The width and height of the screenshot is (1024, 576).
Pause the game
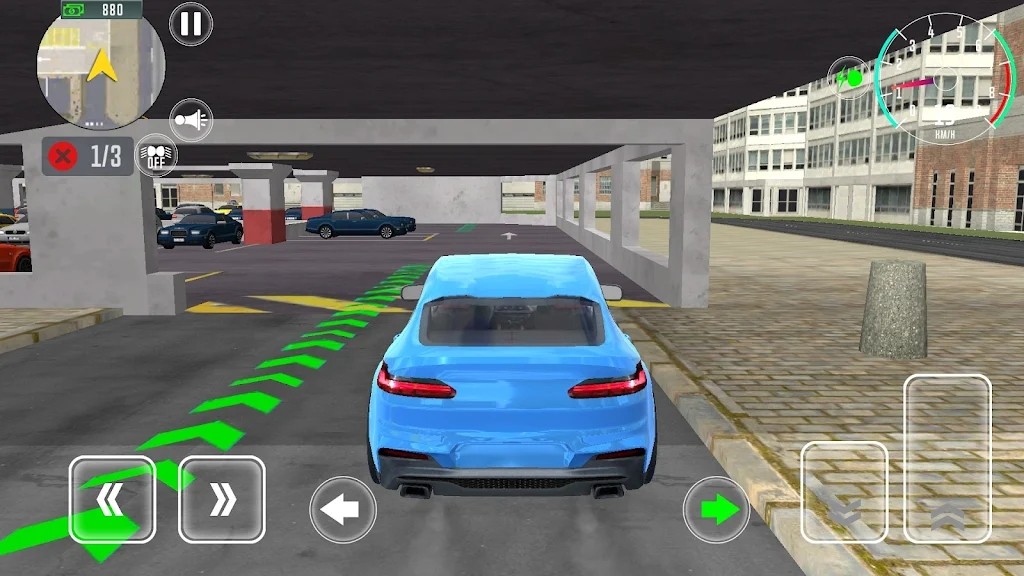tap(190, 24)
